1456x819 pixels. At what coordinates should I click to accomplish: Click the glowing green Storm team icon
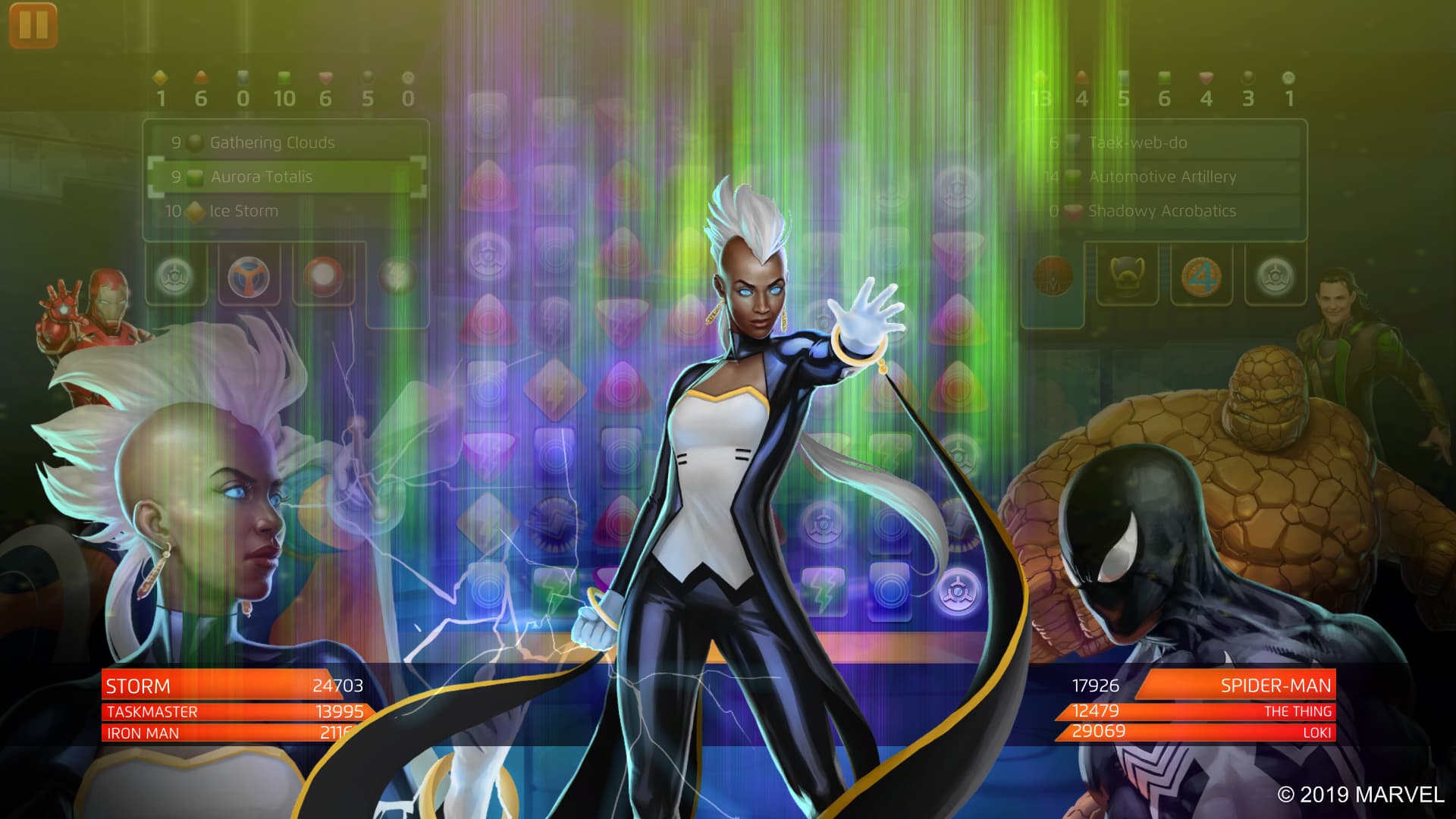click(x=173, y=275)
